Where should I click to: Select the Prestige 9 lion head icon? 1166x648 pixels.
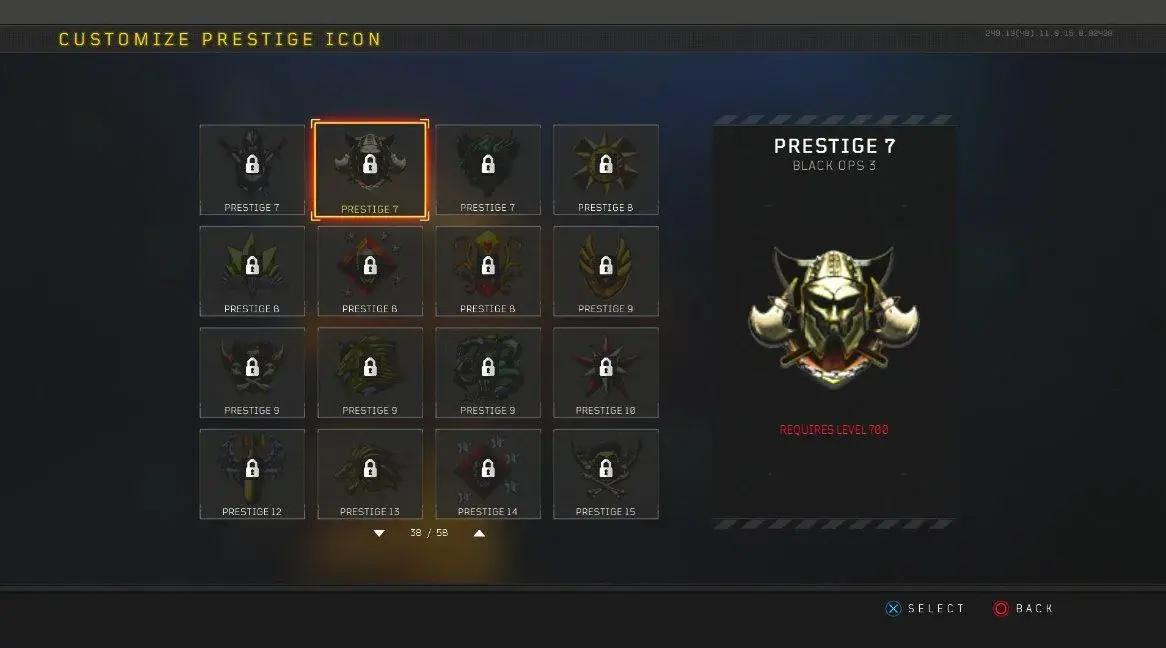(x=369, y=372)
